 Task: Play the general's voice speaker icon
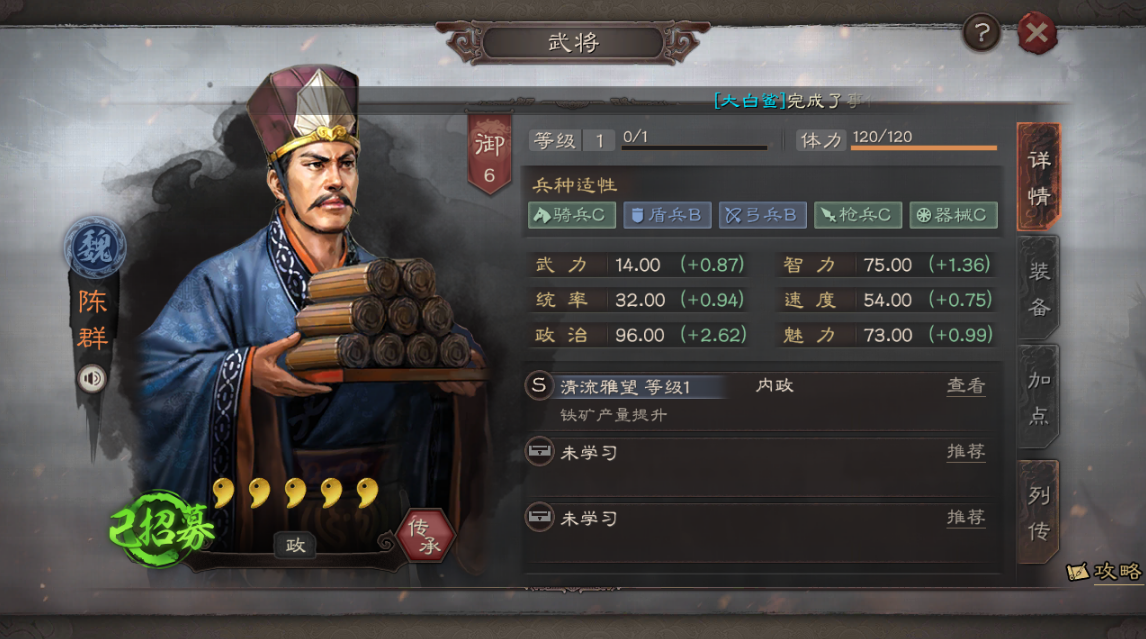tap(92, 379)
